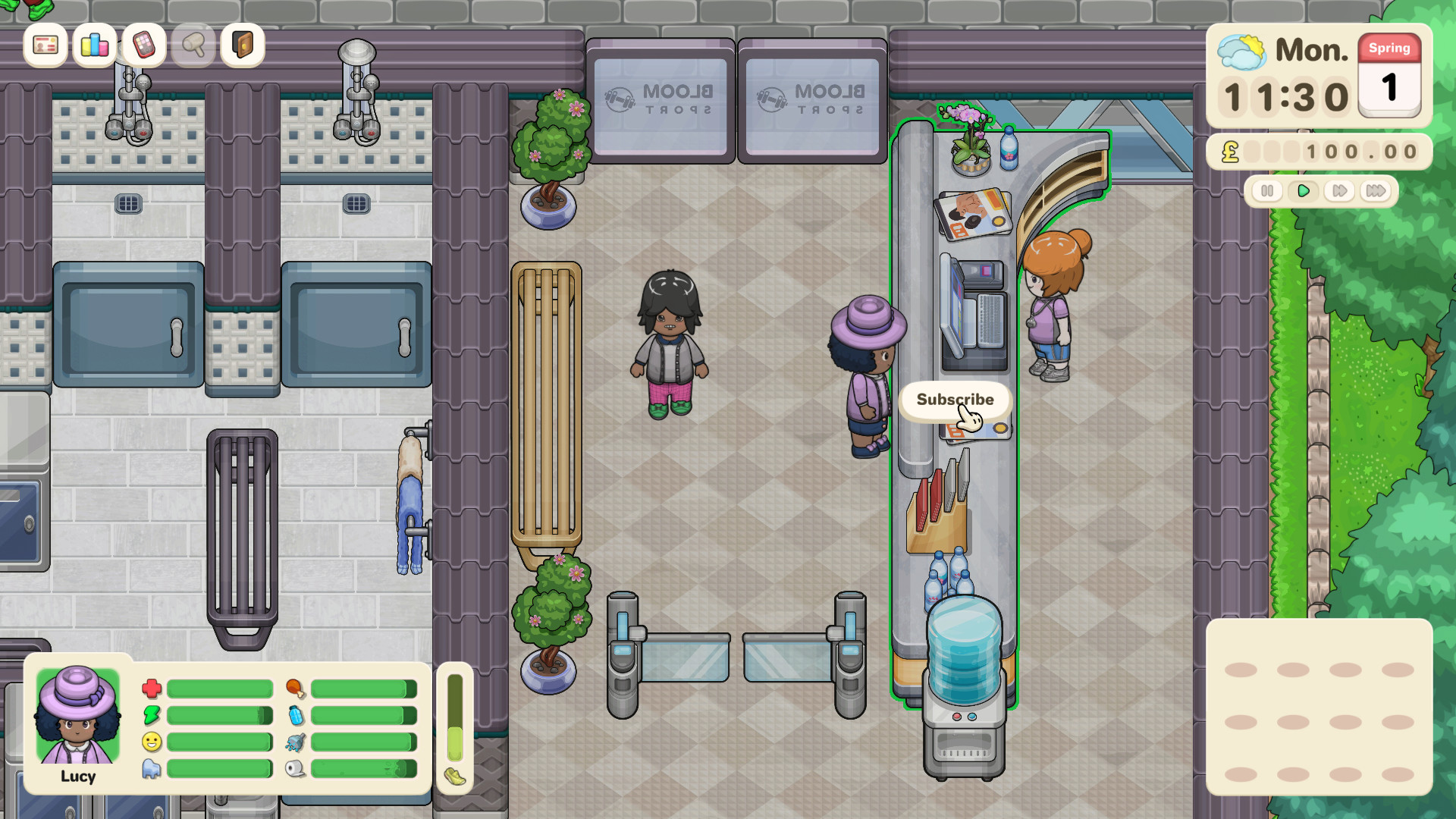Open the ID card profile panel
Viewport: 1456px width, 819px height.
[x=45, y=45]
